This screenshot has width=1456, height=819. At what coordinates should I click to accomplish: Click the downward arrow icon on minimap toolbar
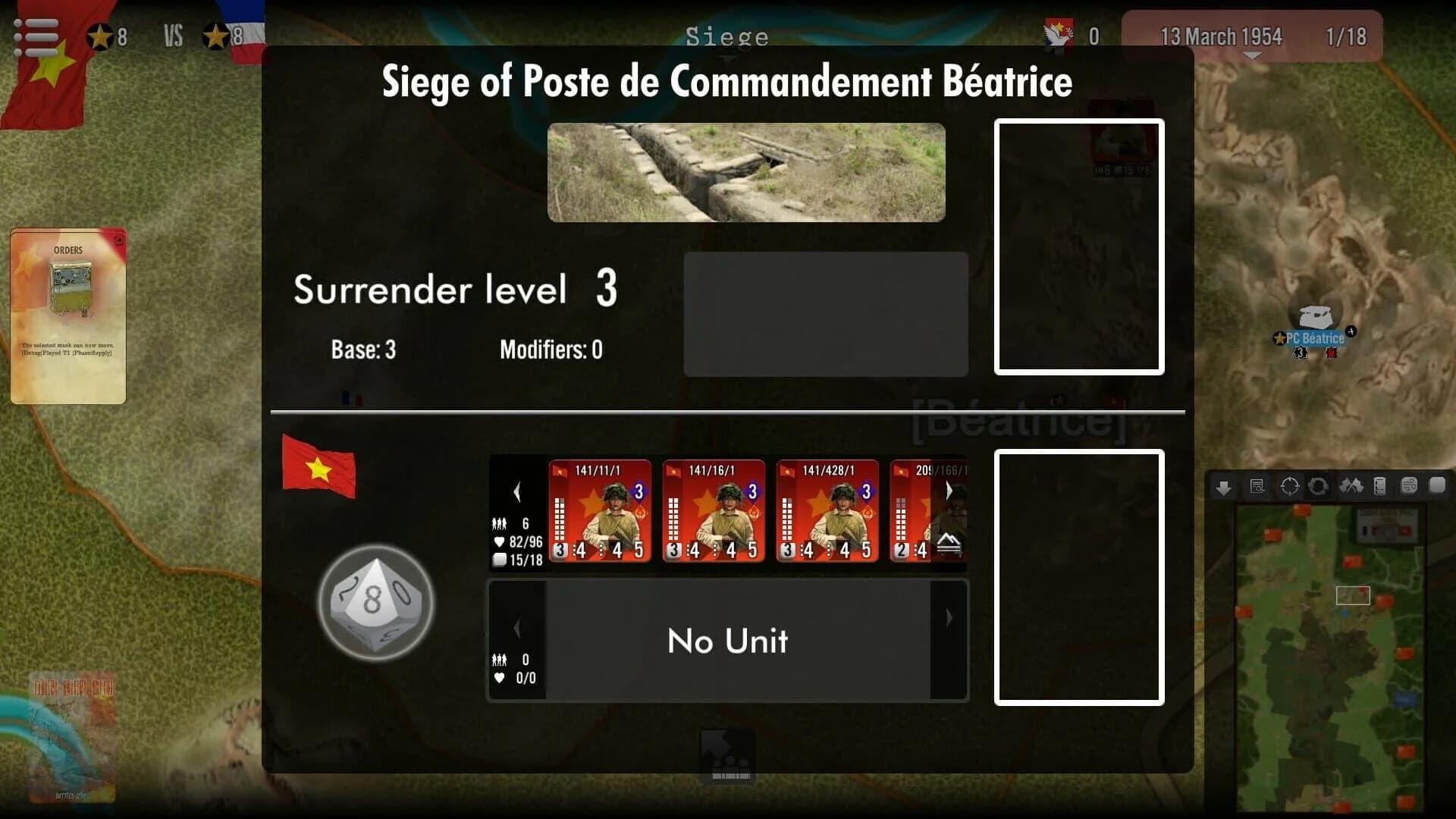[x=1222, y=486]
